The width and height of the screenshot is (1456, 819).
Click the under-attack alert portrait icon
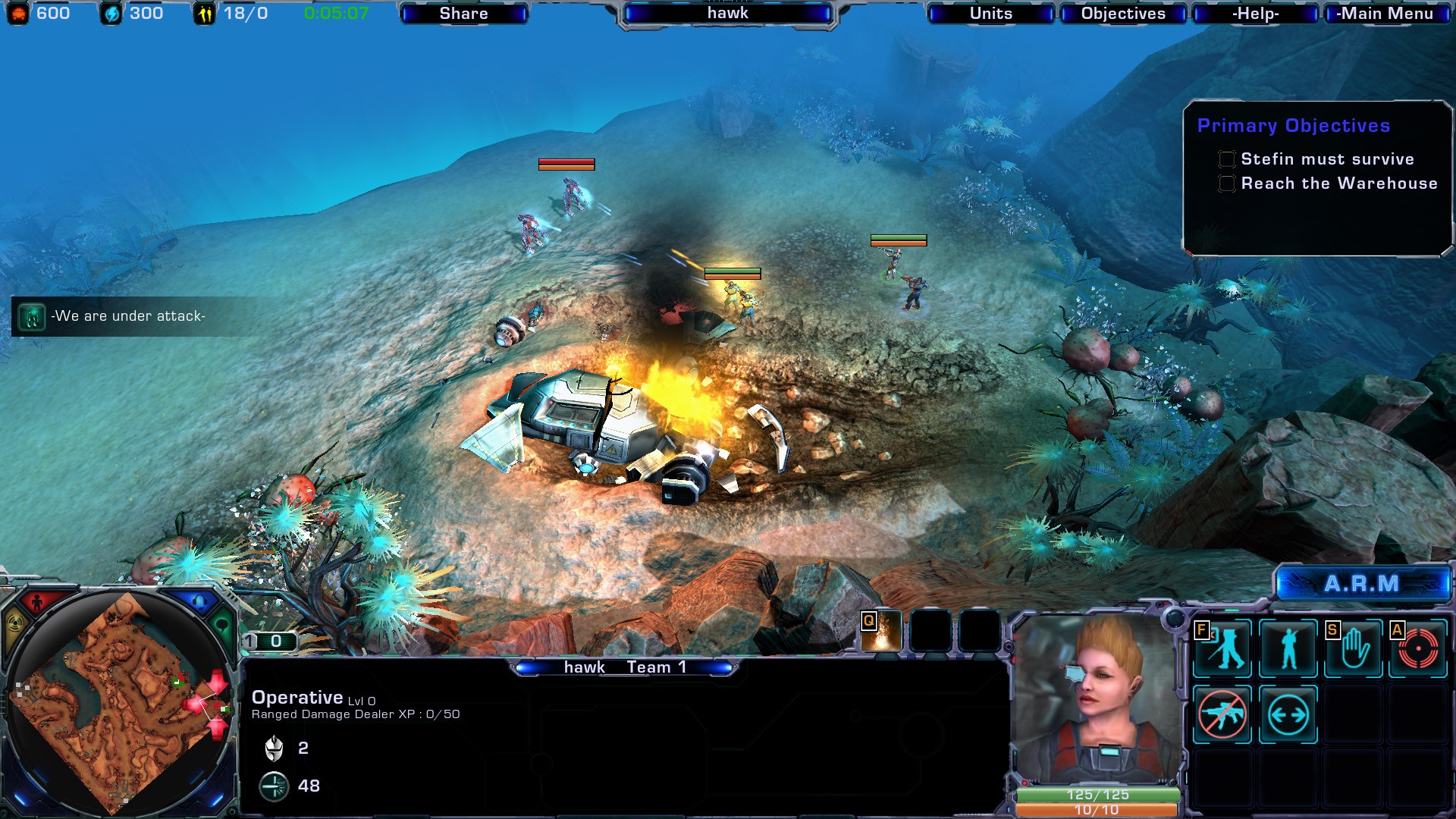click(30, 317)
